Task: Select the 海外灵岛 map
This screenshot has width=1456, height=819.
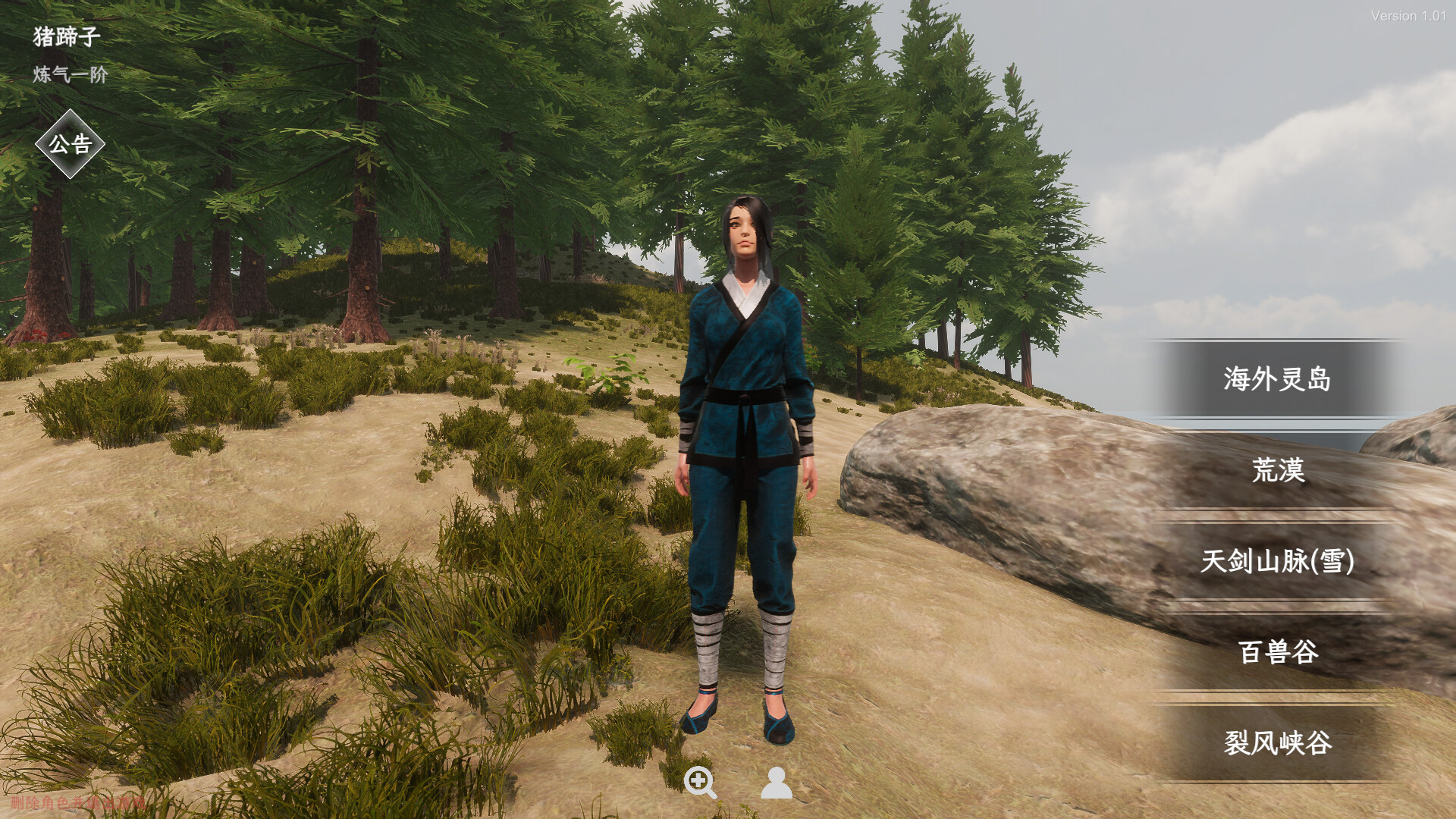Action: pyautogui.click(x=1277, y=378)
